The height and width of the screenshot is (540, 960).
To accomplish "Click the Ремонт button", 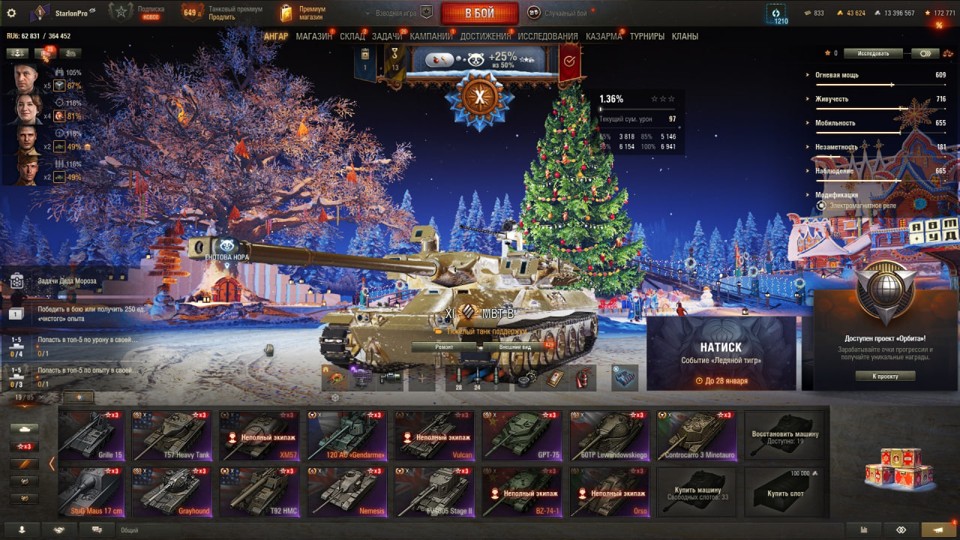I will click(x=444, y=347).
